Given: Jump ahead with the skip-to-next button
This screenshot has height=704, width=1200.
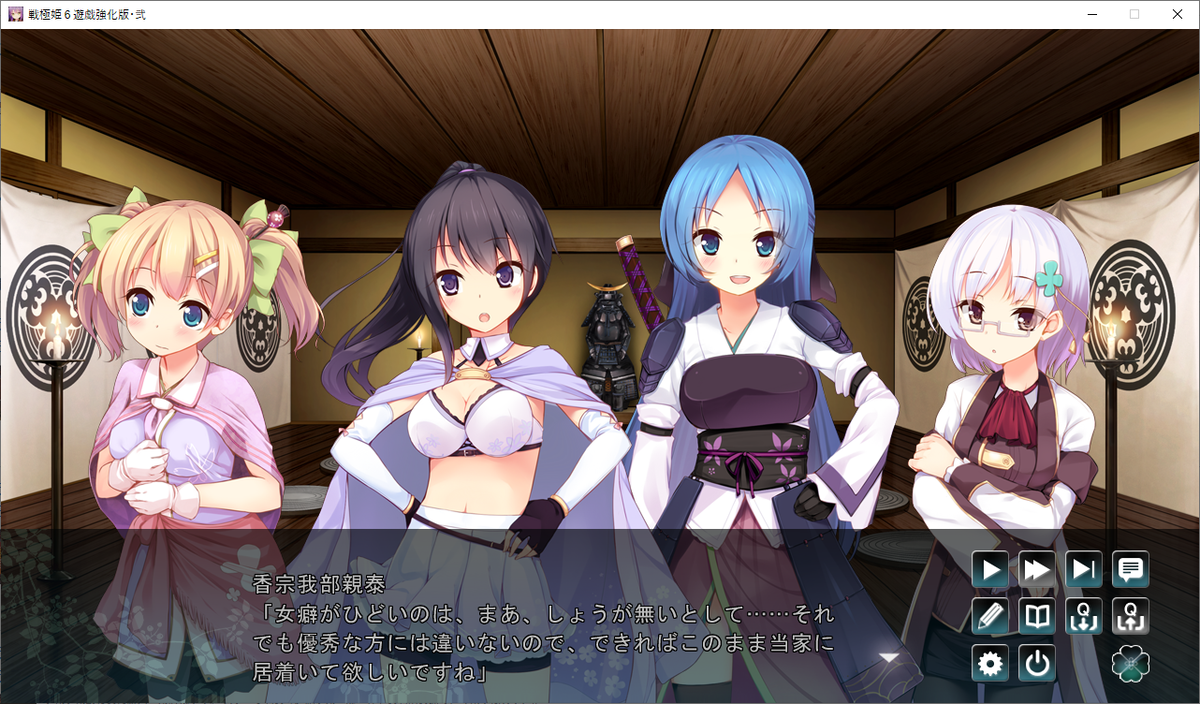Looking at the screenshot, I should pos(1084,570).
